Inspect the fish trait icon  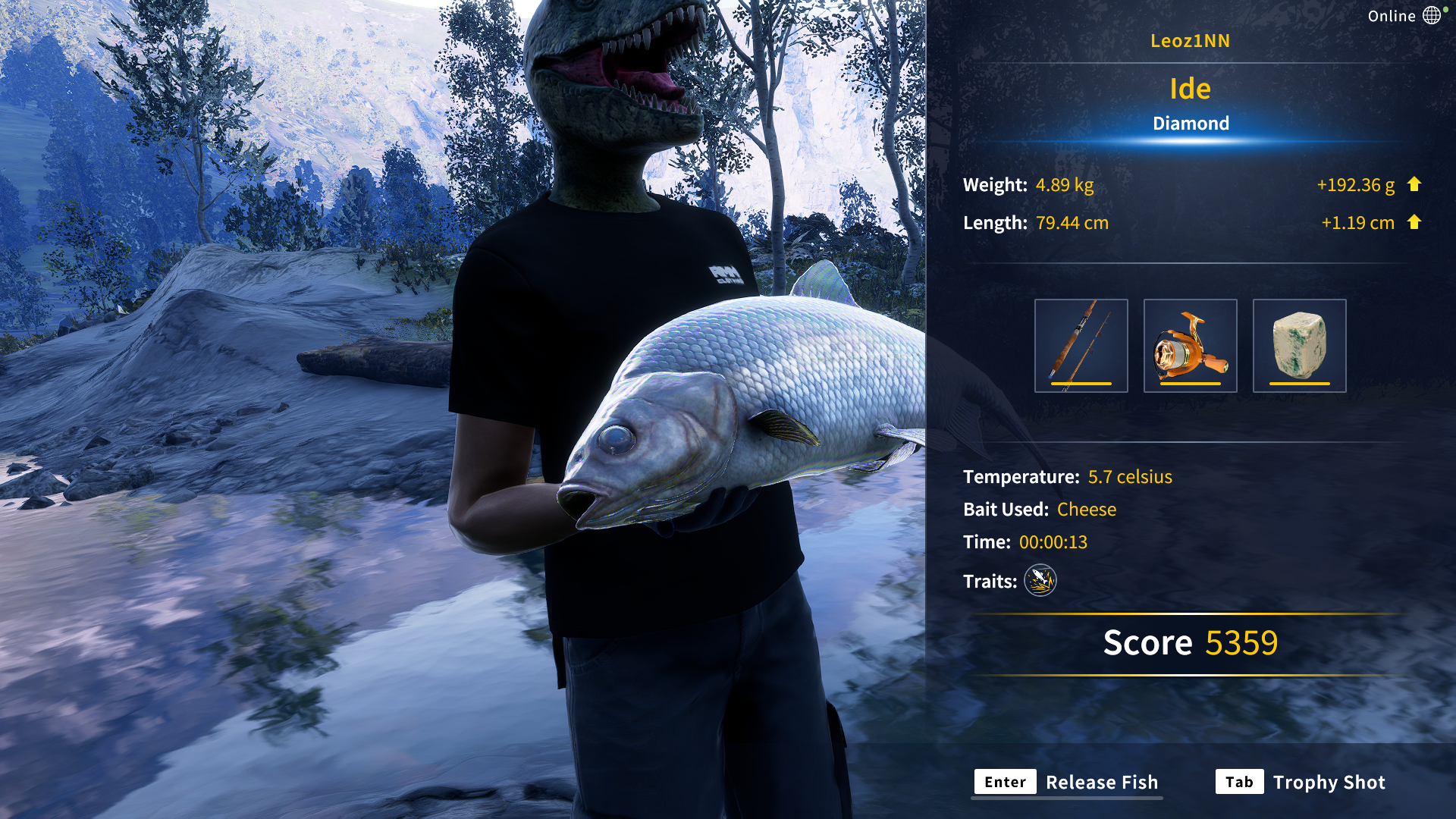tap(1040, 581)
